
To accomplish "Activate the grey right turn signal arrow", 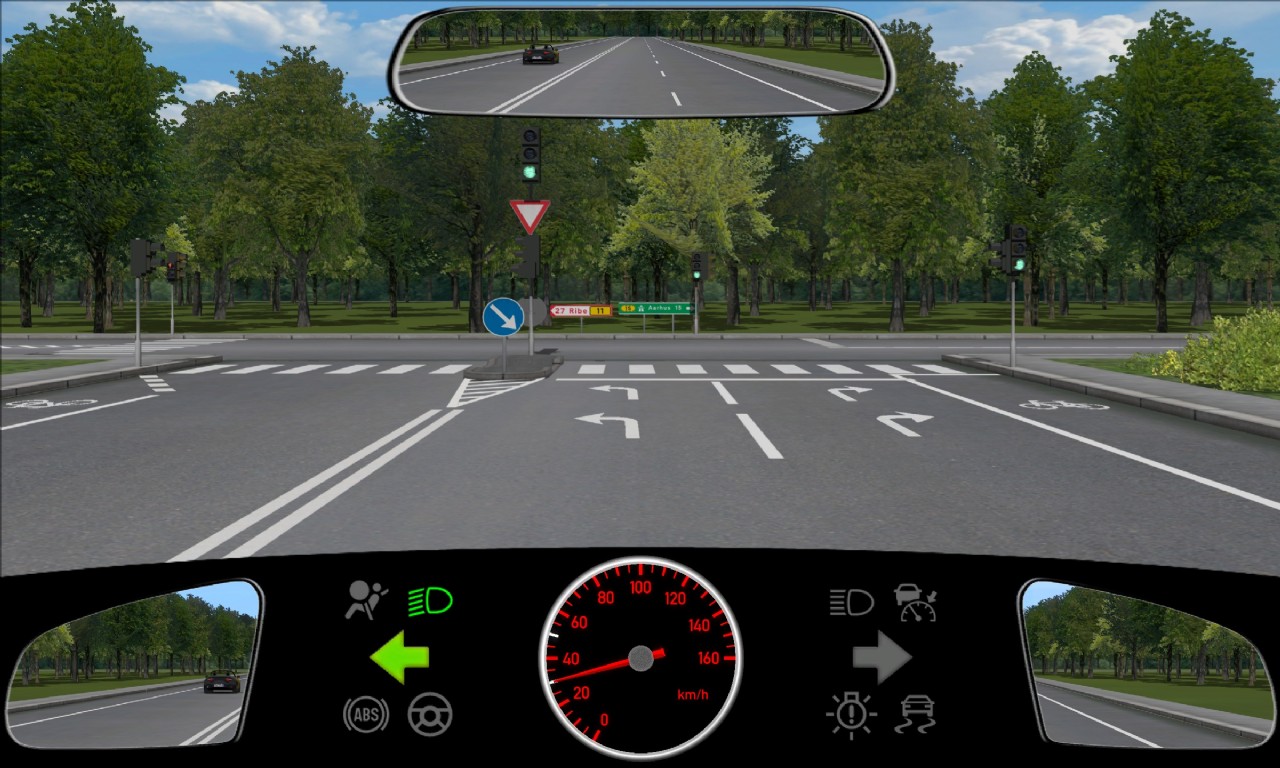I will (881, 657).
